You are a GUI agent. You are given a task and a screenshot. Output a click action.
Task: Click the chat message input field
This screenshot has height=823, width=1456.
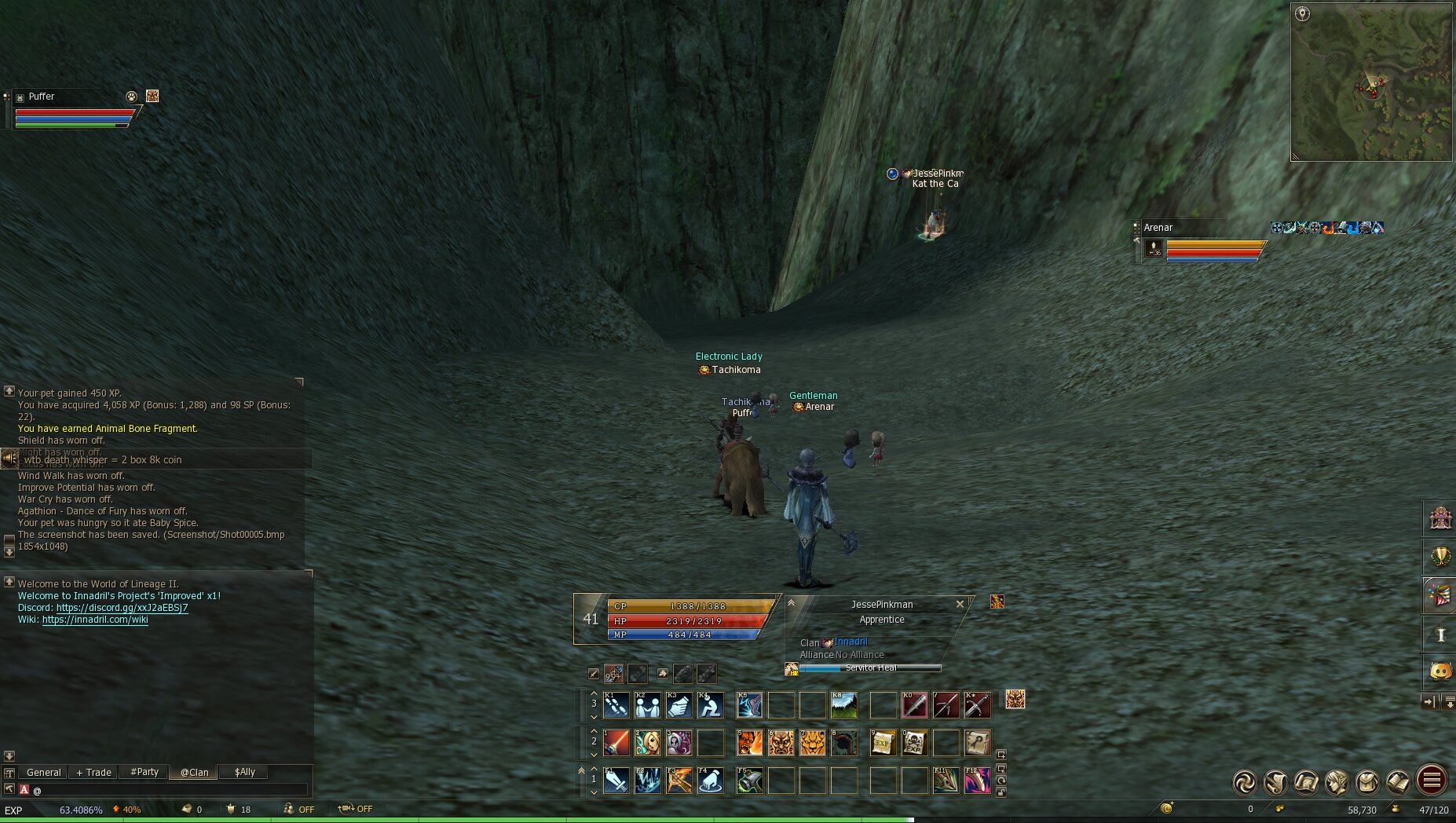click(169, 790)
